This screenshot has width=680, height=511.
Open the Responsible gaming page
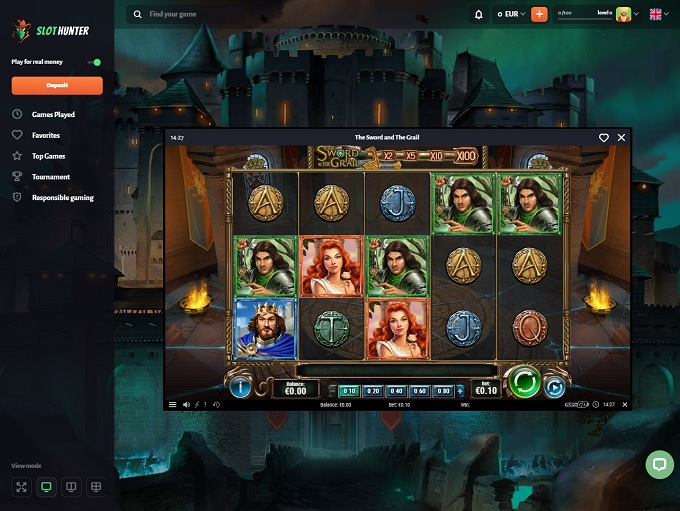coord(62,198)
